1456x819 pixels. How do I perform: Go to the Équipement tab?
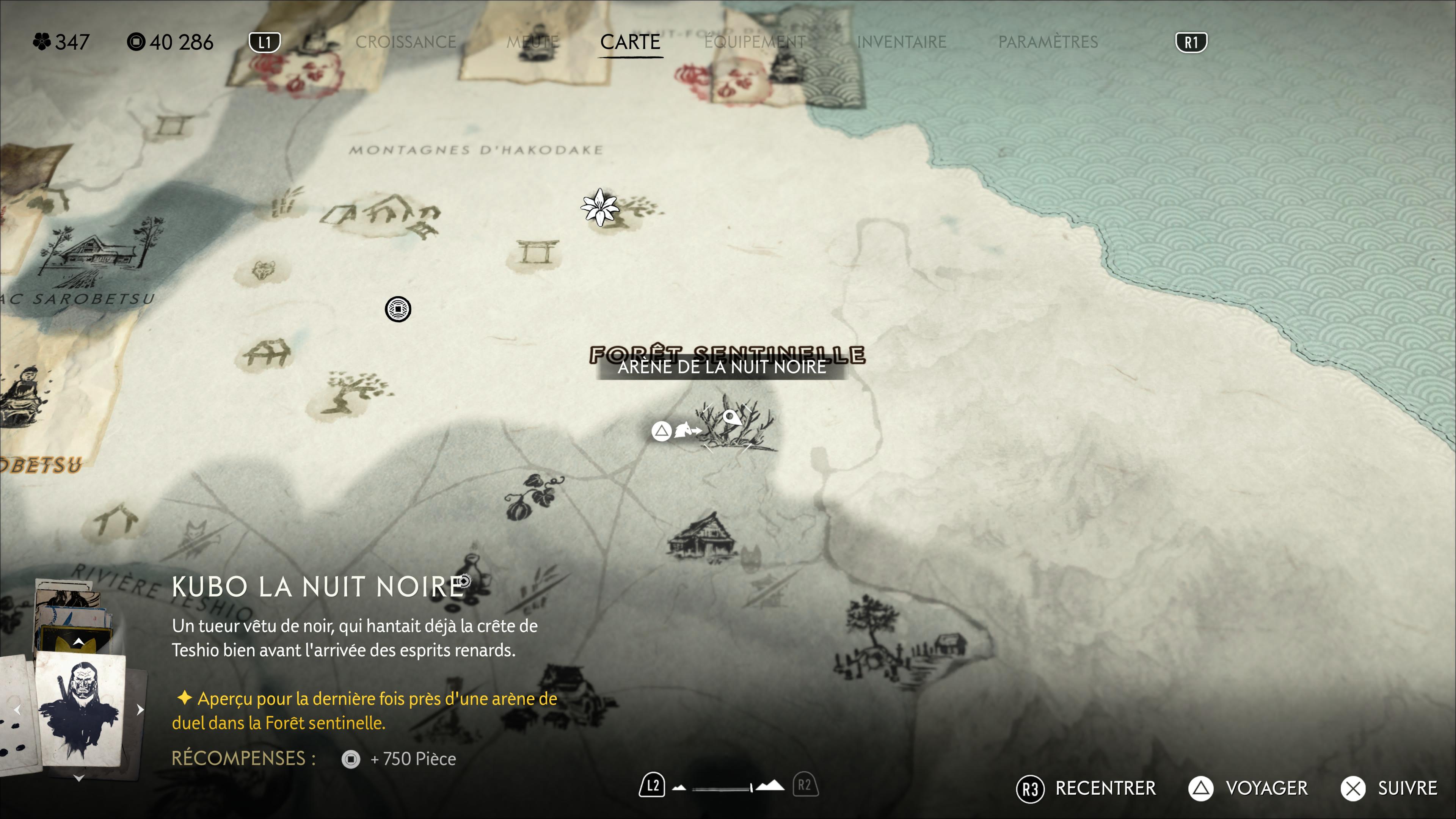pos(755,42)
